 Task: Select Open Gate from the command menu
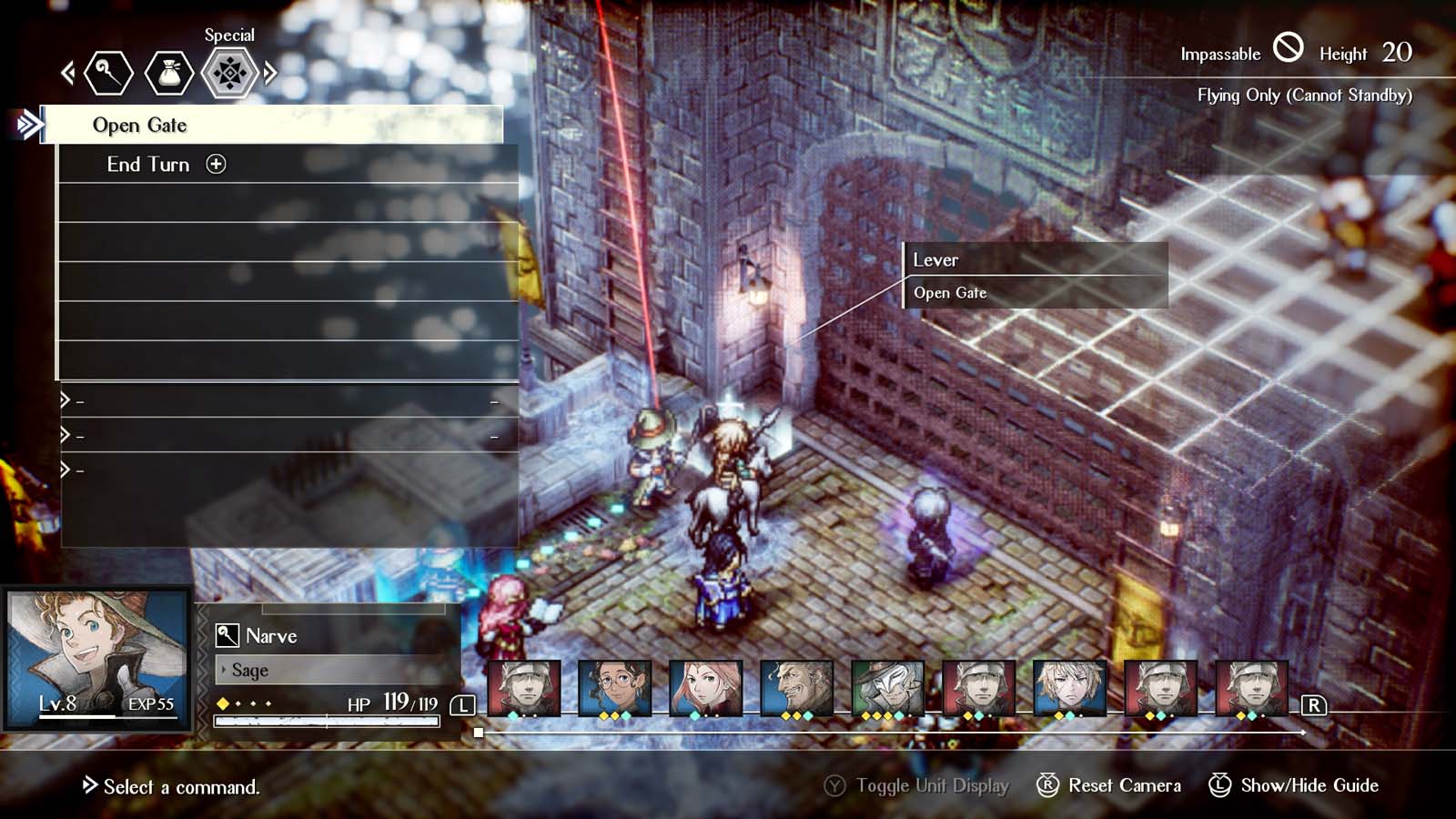pos(138,125)
